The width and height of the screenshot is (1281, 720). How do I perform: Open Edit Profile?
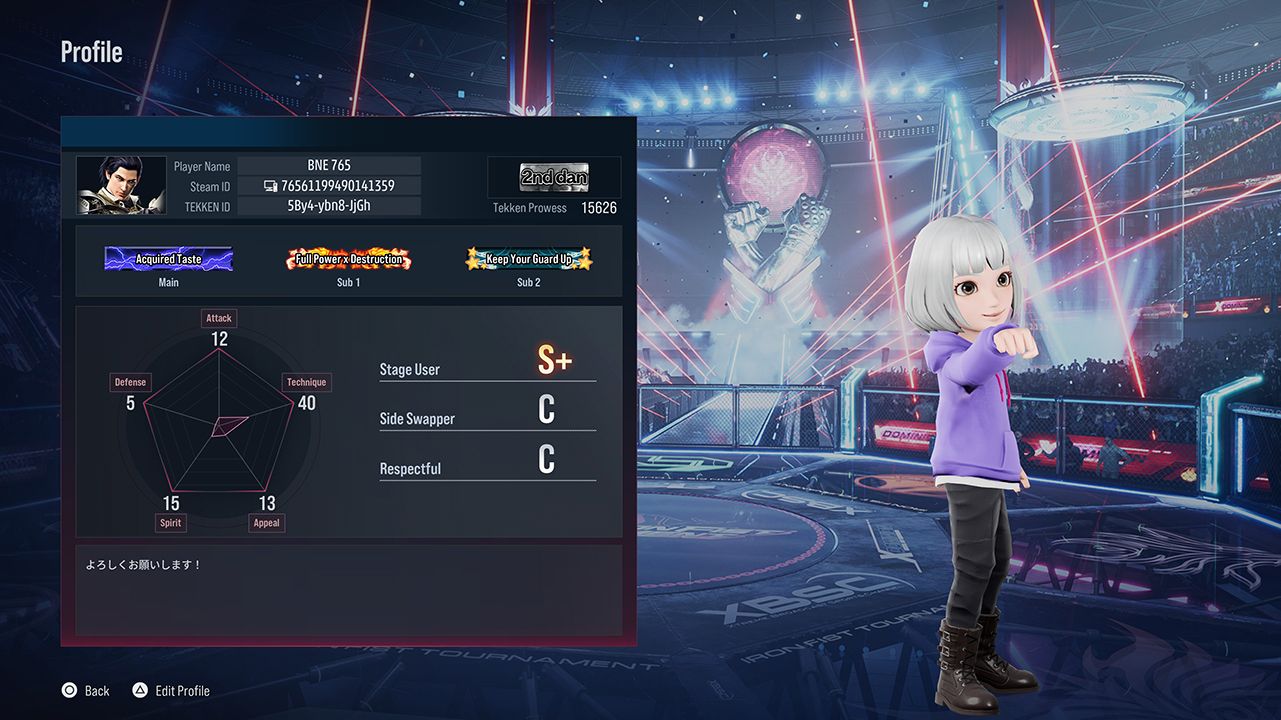click(181, 690)
